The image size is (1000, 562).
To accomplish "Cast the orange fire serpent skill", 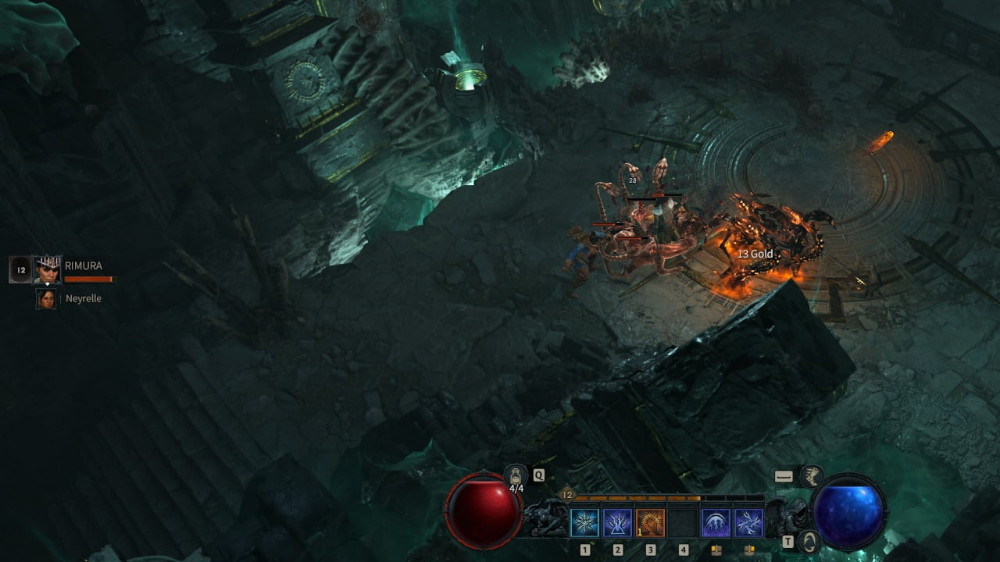I will [x=650, y=523].
